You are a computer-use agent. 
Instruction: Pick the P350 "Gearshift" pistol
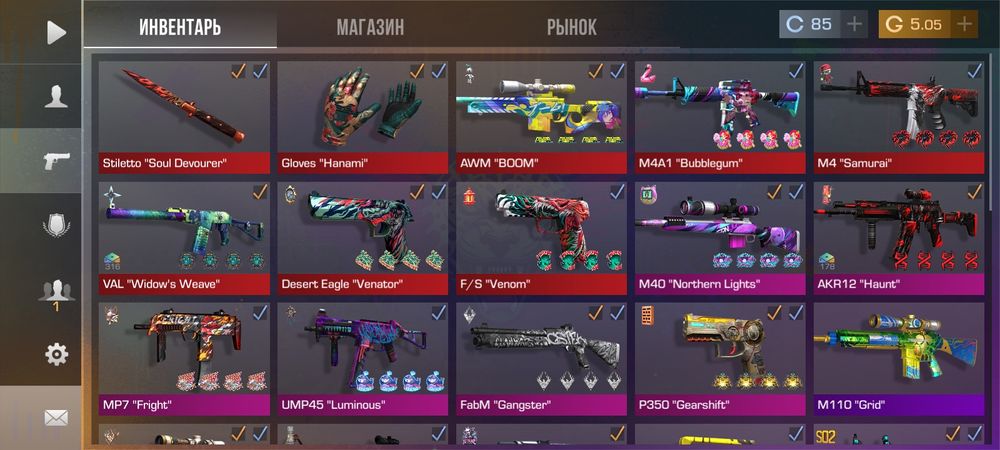point(720,357)
